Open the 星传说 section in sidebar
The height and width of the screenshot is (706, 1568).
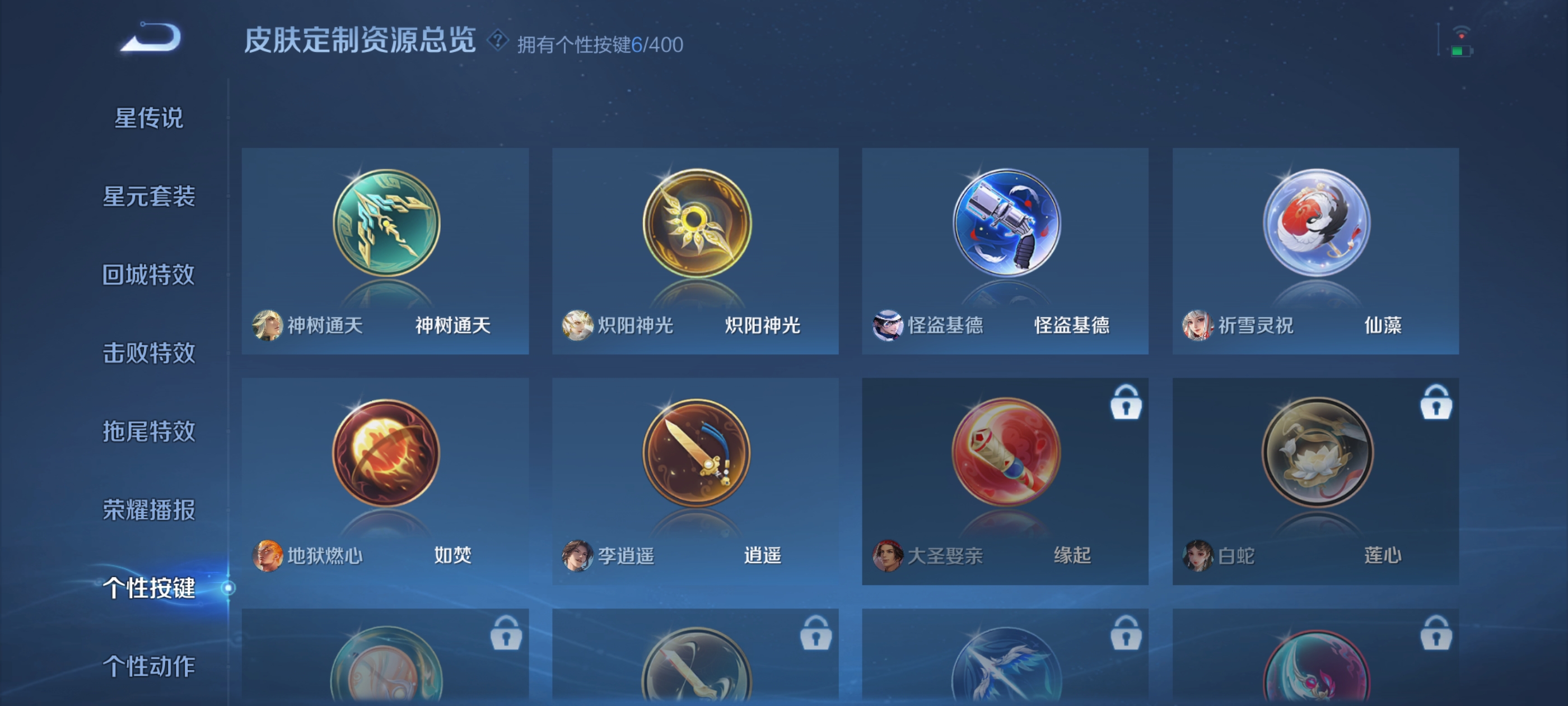149,119
